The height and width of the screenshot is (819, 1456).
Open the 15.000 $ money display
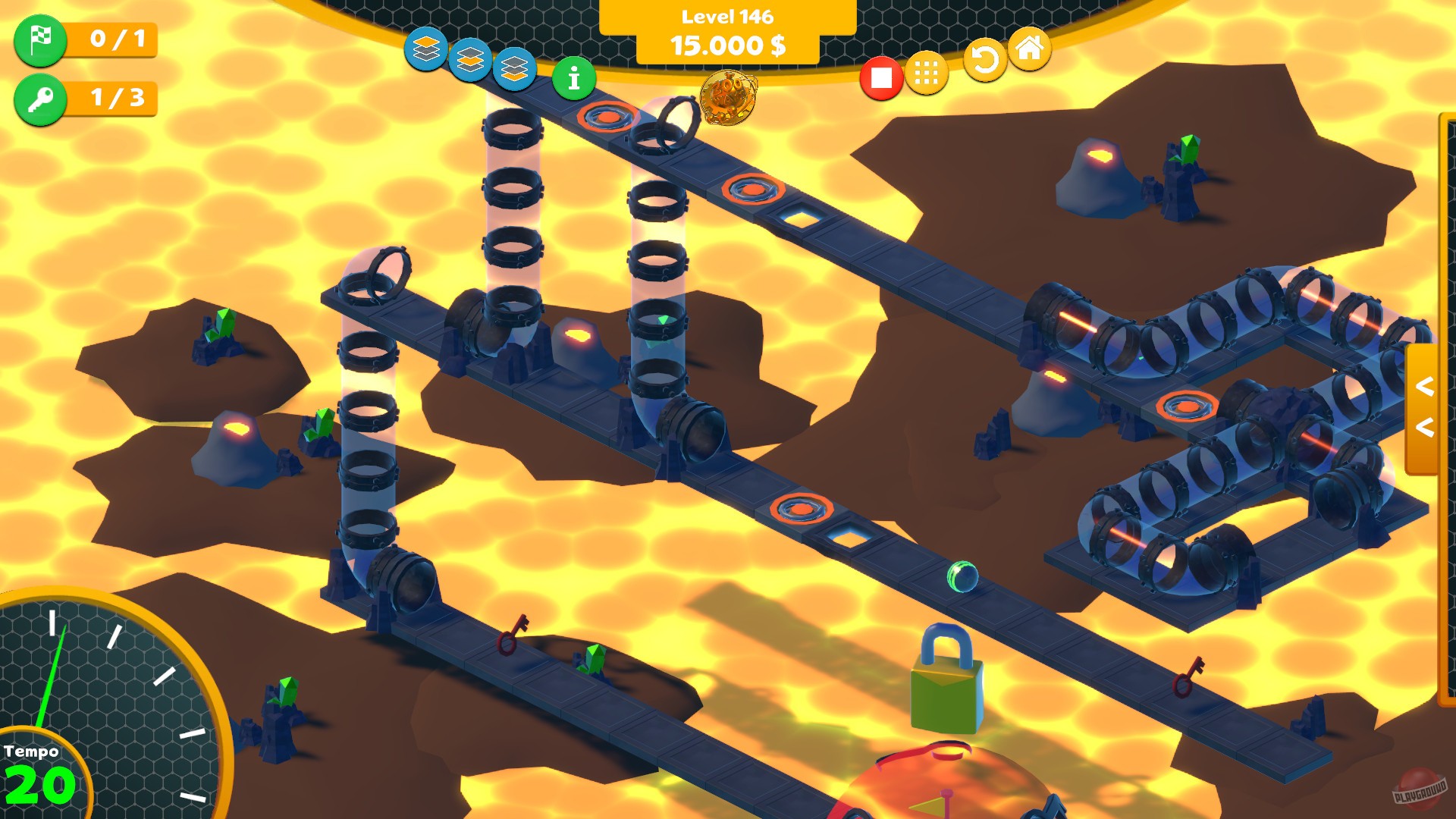pos(726,45)
